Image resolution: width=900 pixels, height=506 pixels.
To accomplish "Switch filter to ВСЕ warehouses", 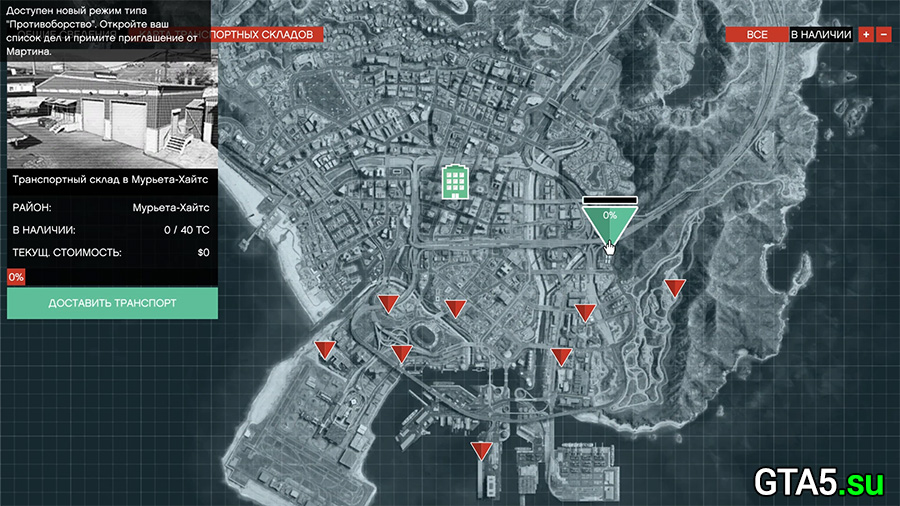I will pyautogui.click(x=757, y=34).
